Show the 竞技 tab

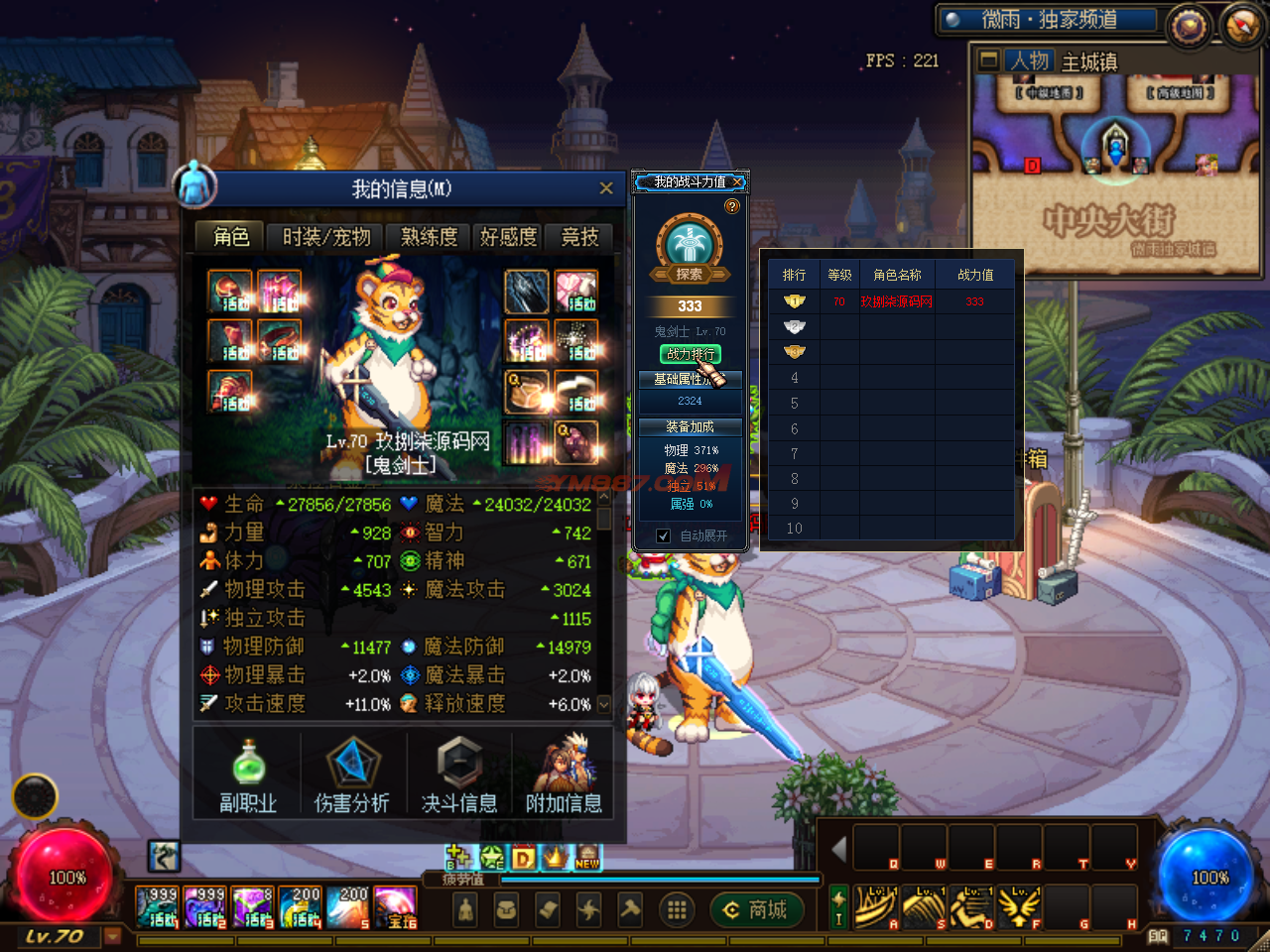pyautogui.click(x=579, y=237)
